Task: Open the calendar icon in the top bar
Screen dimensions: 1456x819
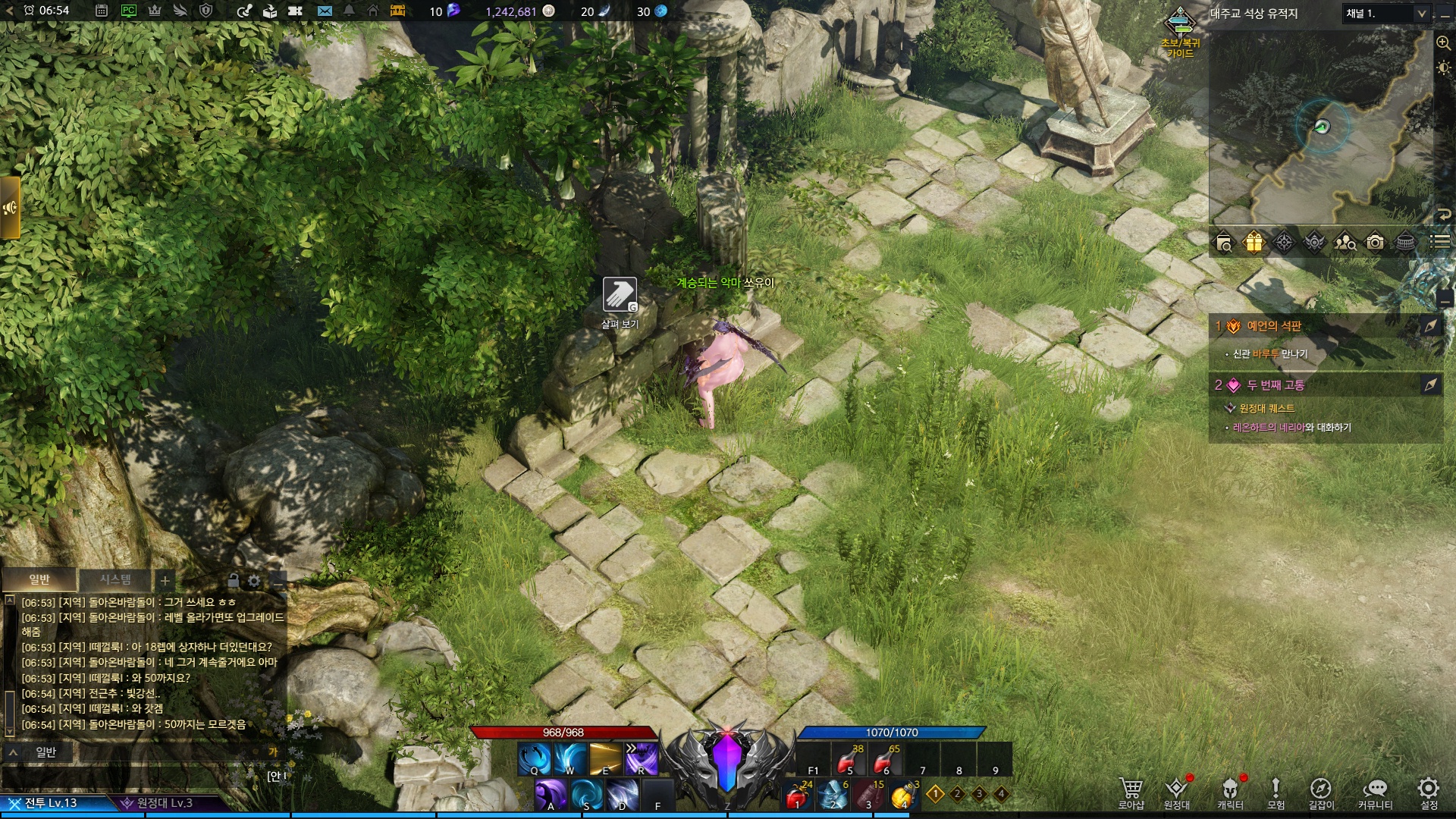Action: pyautogui.click(x=102, y=11)
